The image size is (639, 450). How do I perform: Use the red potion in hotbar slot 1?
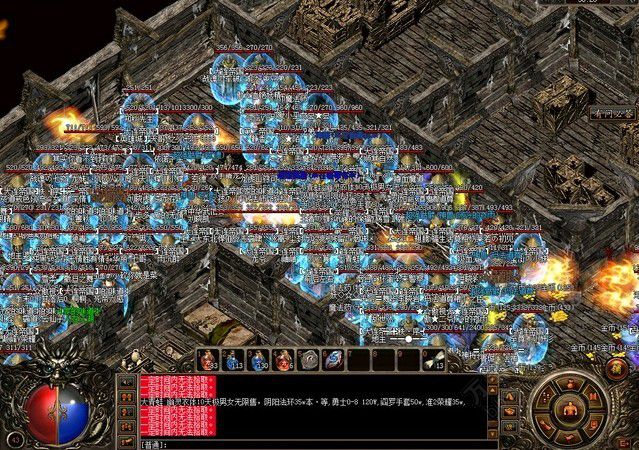pos(208,360)
